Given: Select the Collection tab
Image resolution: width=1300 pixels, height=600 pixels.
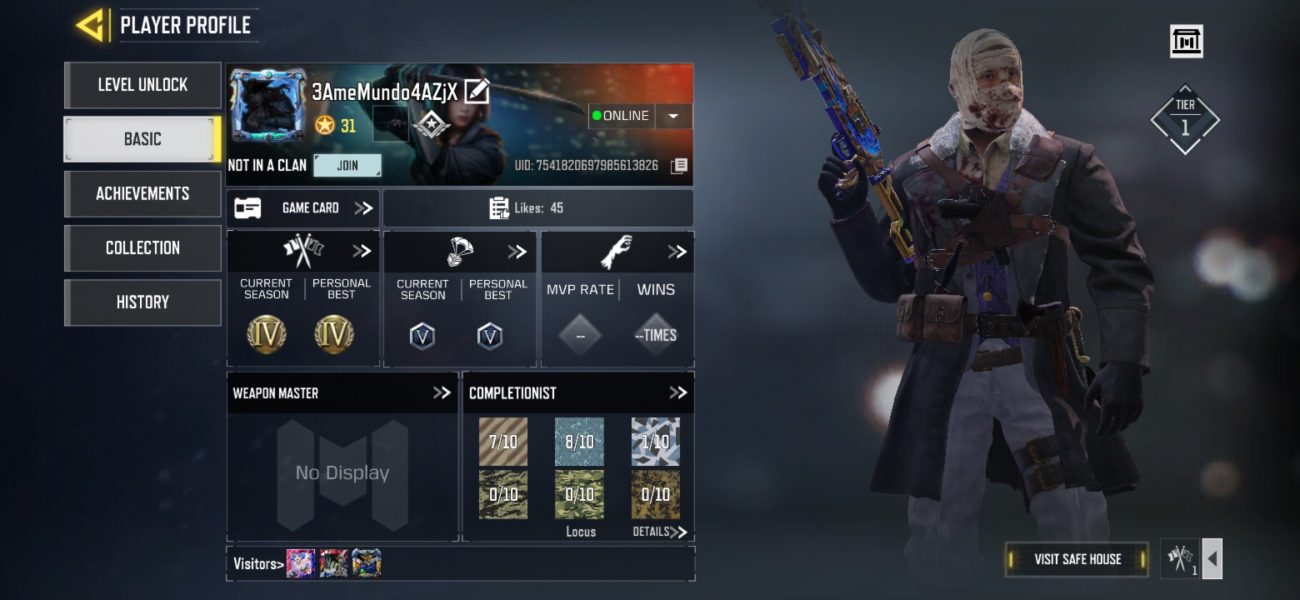Looking at the screenshot, I should coord(142,248).
